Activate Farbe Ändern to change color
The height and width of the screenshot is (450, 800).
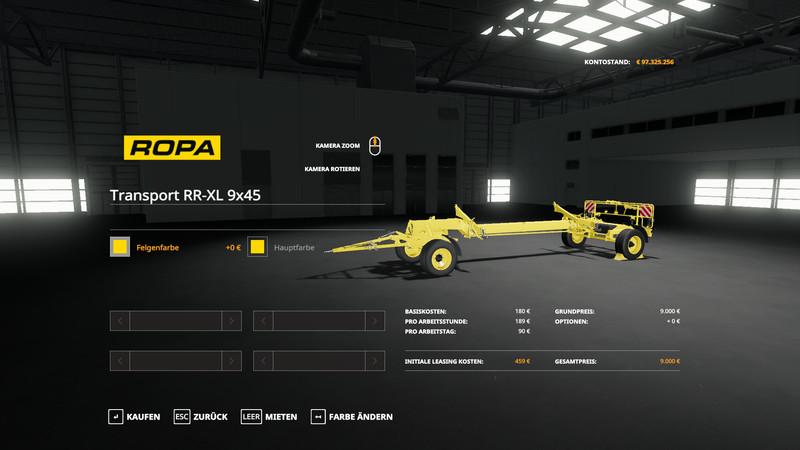(352, 416)
